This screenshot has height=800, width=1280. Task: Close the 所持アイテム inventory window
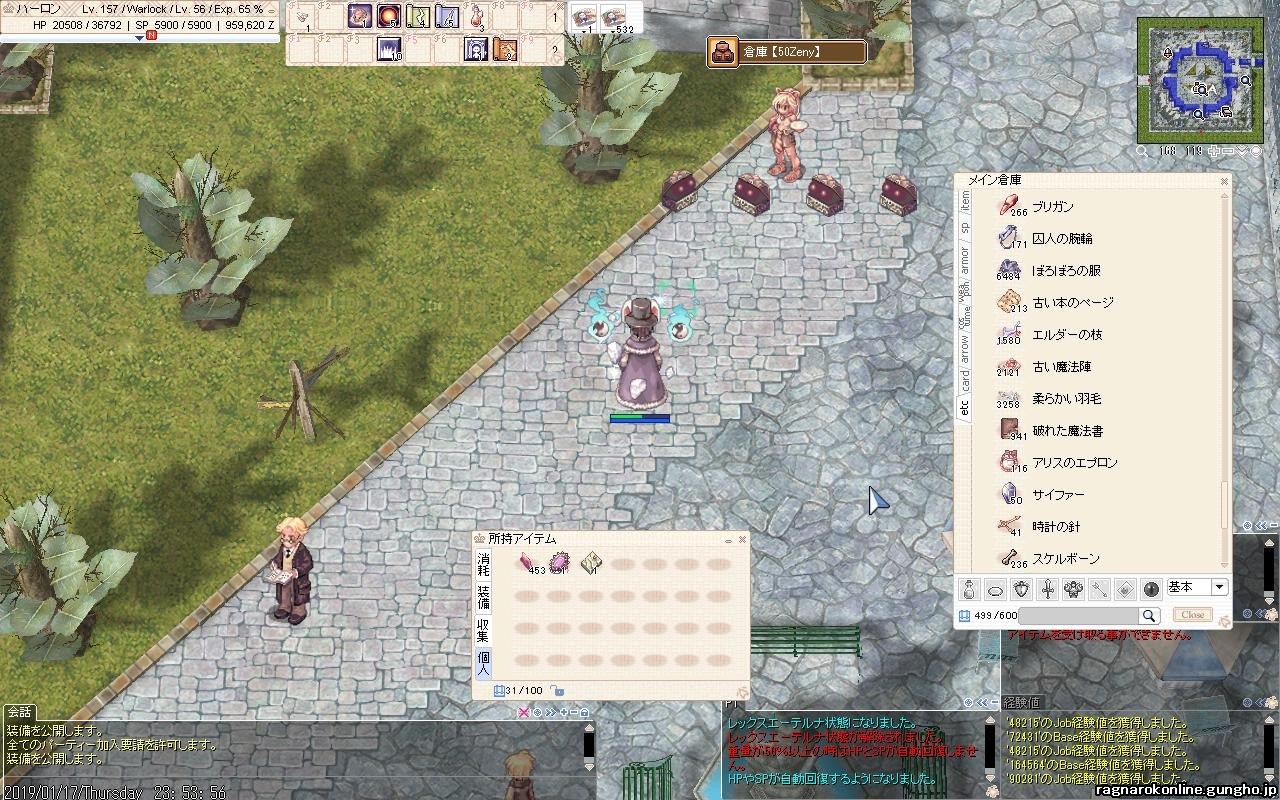click(742, 540)
